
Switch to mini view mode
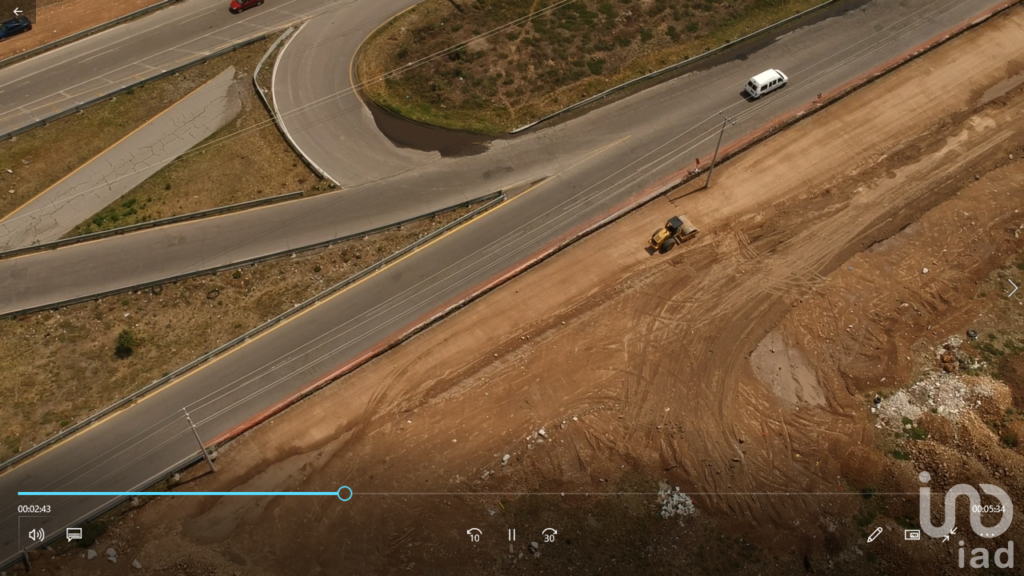tap(912, 535)
